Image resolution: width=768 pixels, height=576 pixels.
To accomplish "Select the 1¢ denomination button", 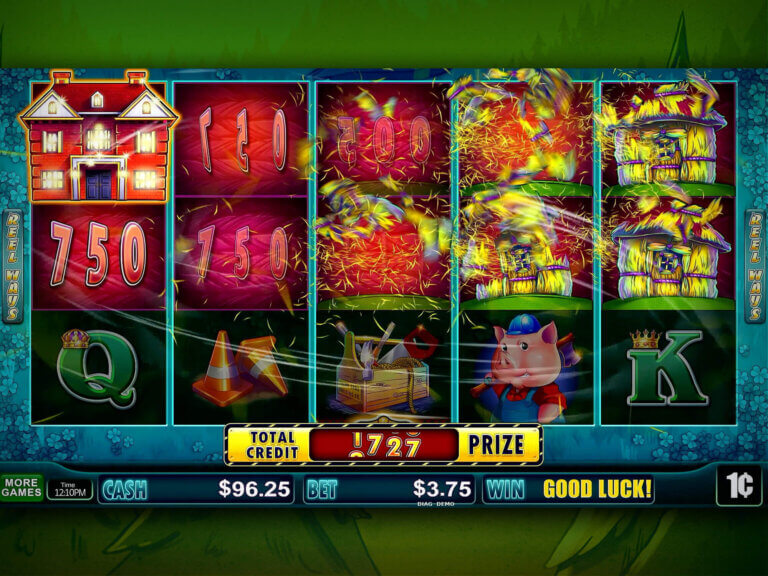I will 739,486.
